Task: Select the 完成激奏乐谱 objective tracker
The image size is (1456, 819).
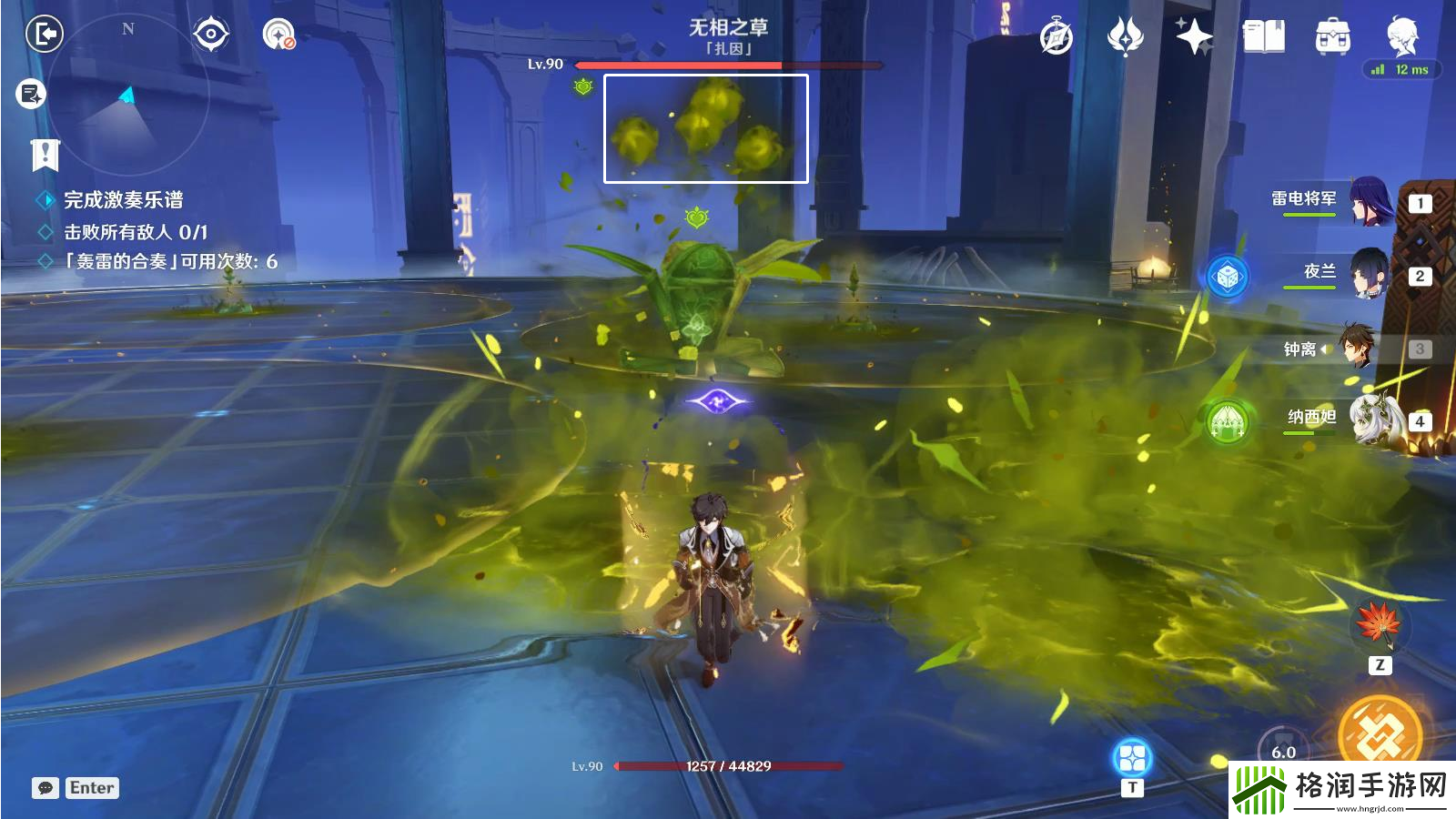Action: (x=123, y=200)
